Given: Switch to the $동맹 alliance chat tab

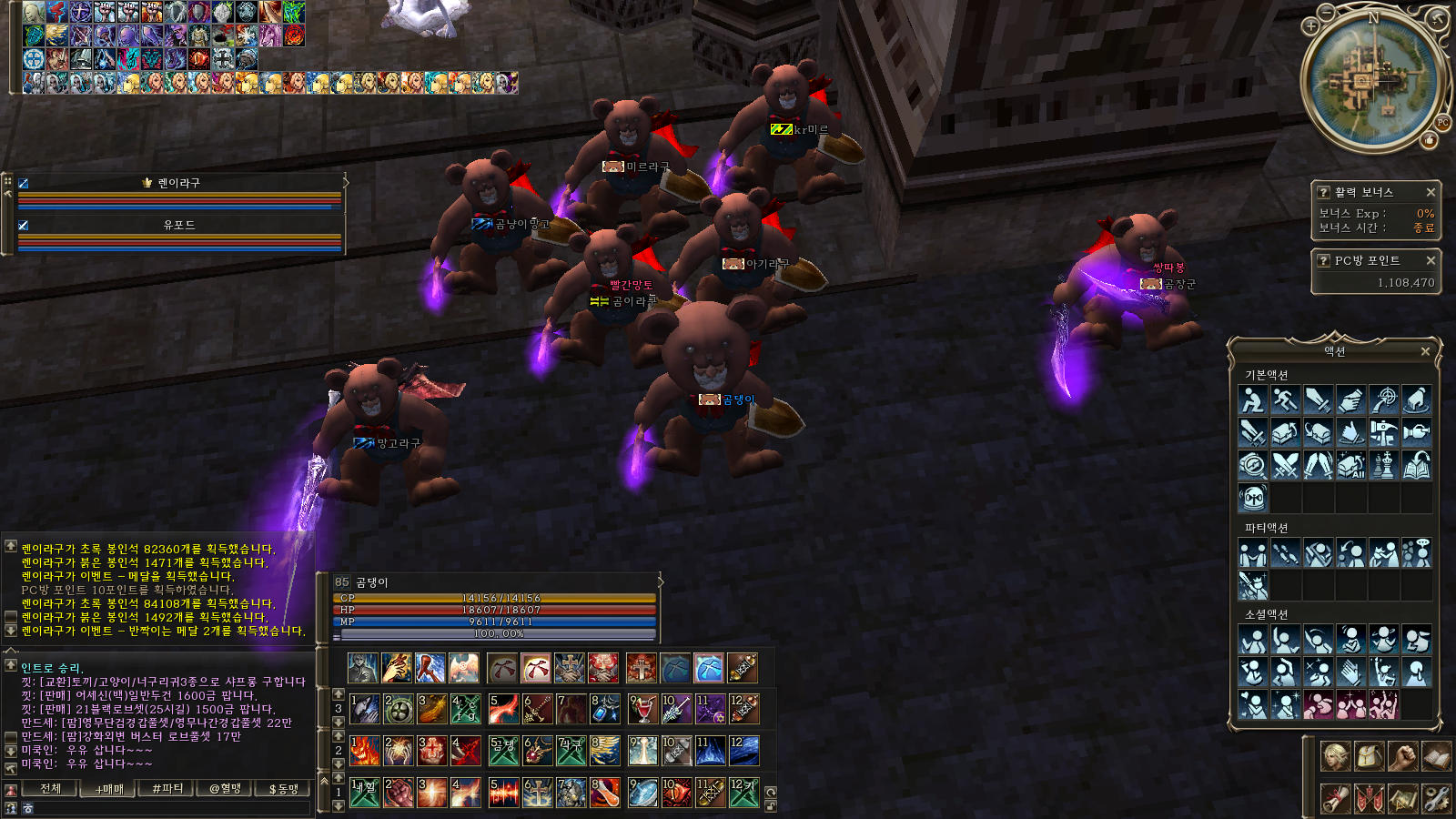Looking at the screenshot, I should (x=283, y=788).
